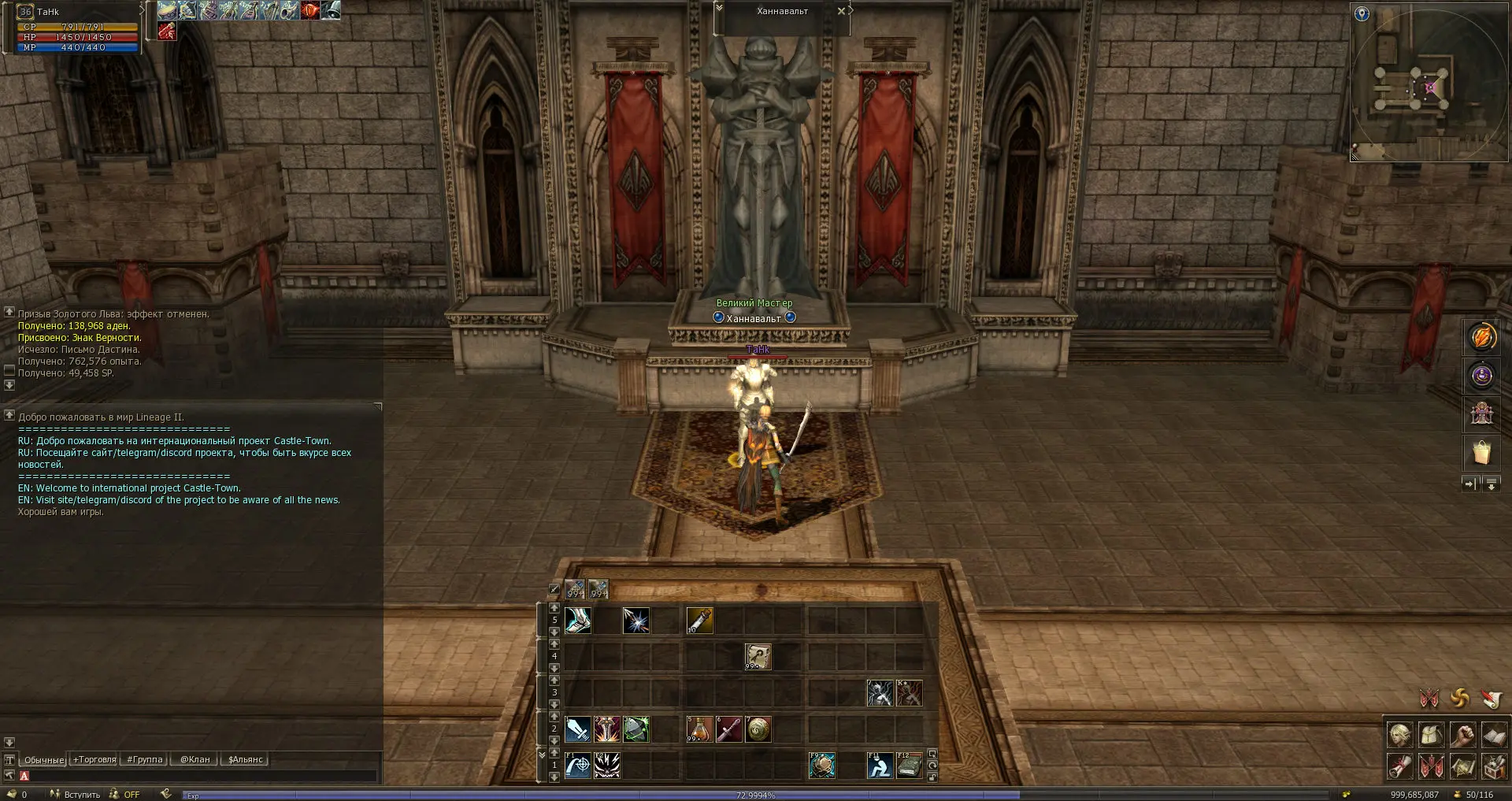1512x801 pixels.
Task: Use the F1 target attack action
Action: point(577,766)
